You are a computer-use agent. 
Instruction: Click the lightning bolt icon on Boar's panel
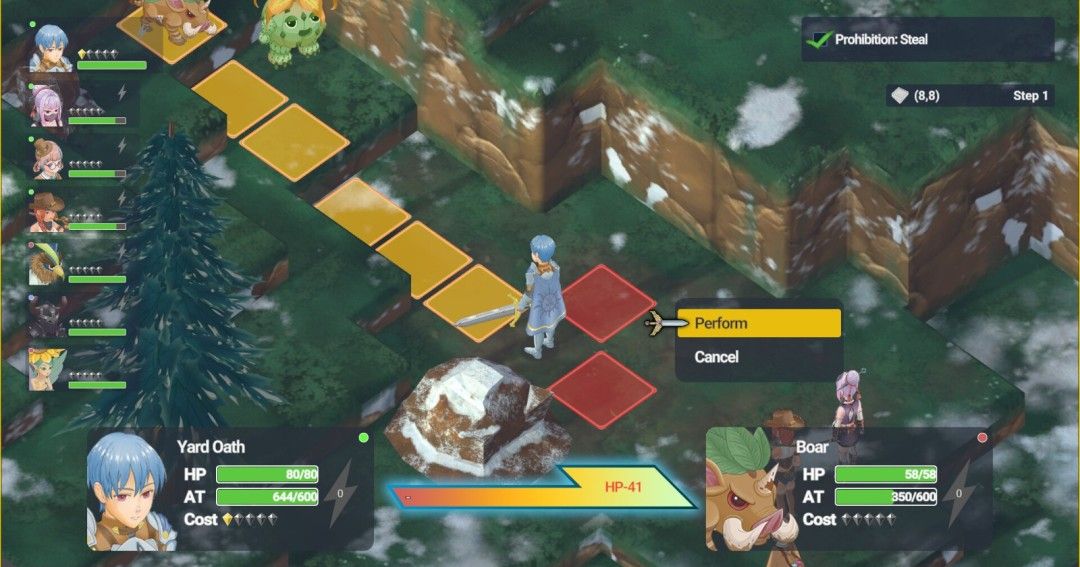pos(960,492)
